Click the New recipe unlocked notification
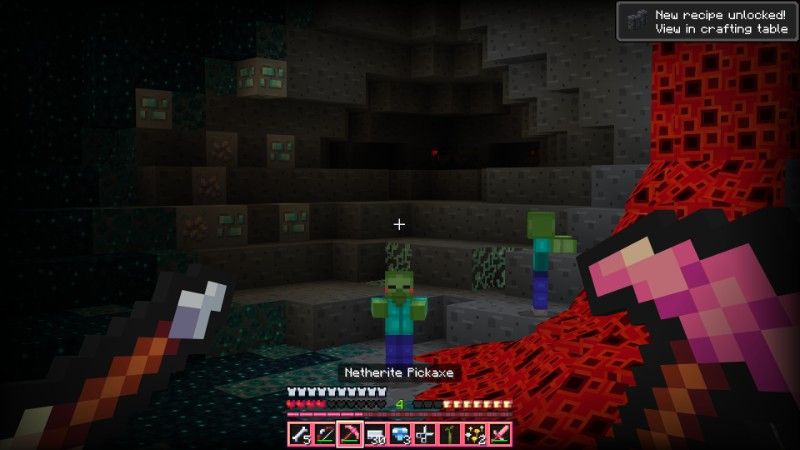The image size is (800, 450). pyautogui.click(x=706, y=21)
